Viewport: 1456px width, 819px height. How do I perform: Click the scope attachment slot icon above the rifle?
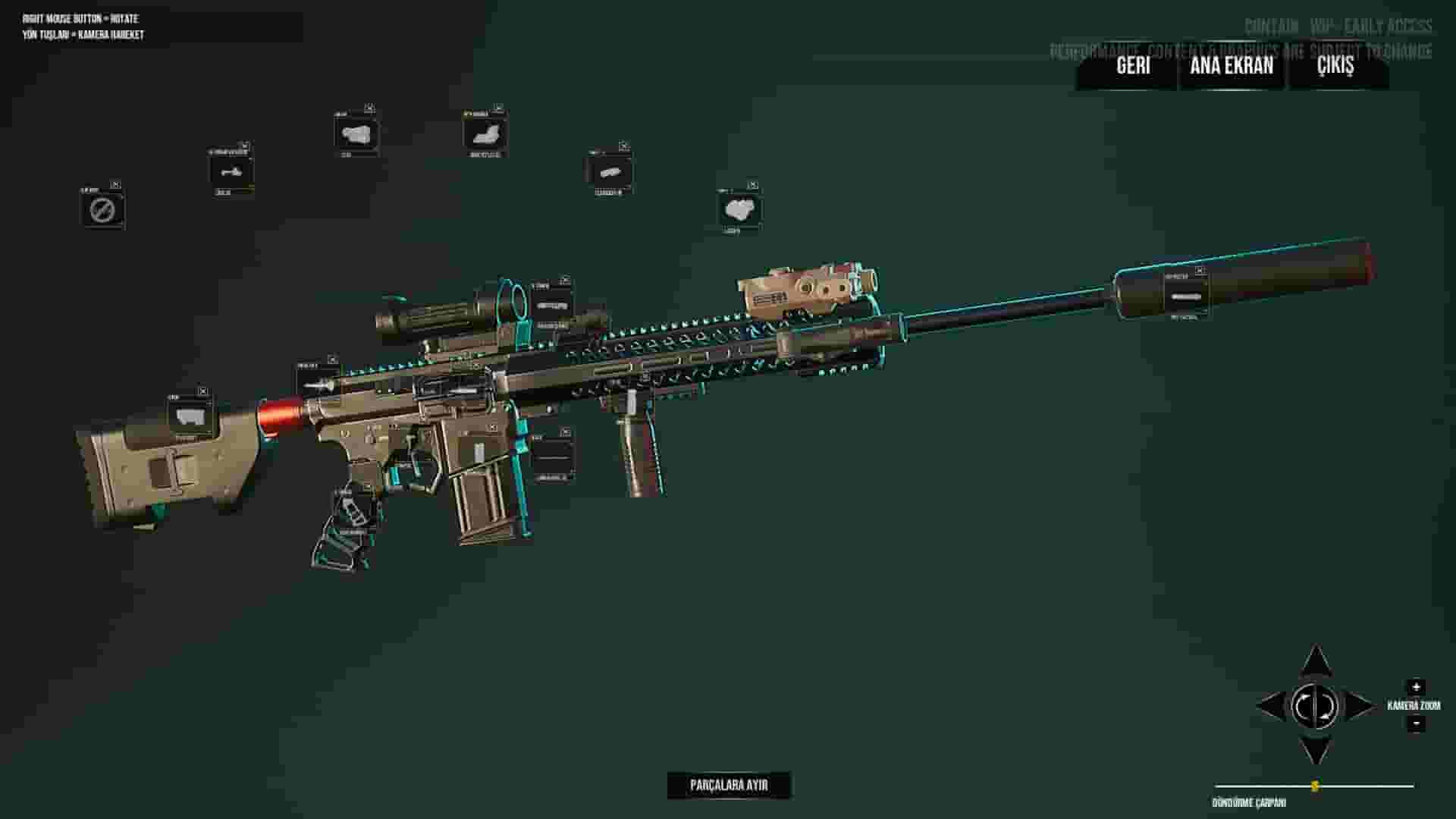click(x=551, y=305)
